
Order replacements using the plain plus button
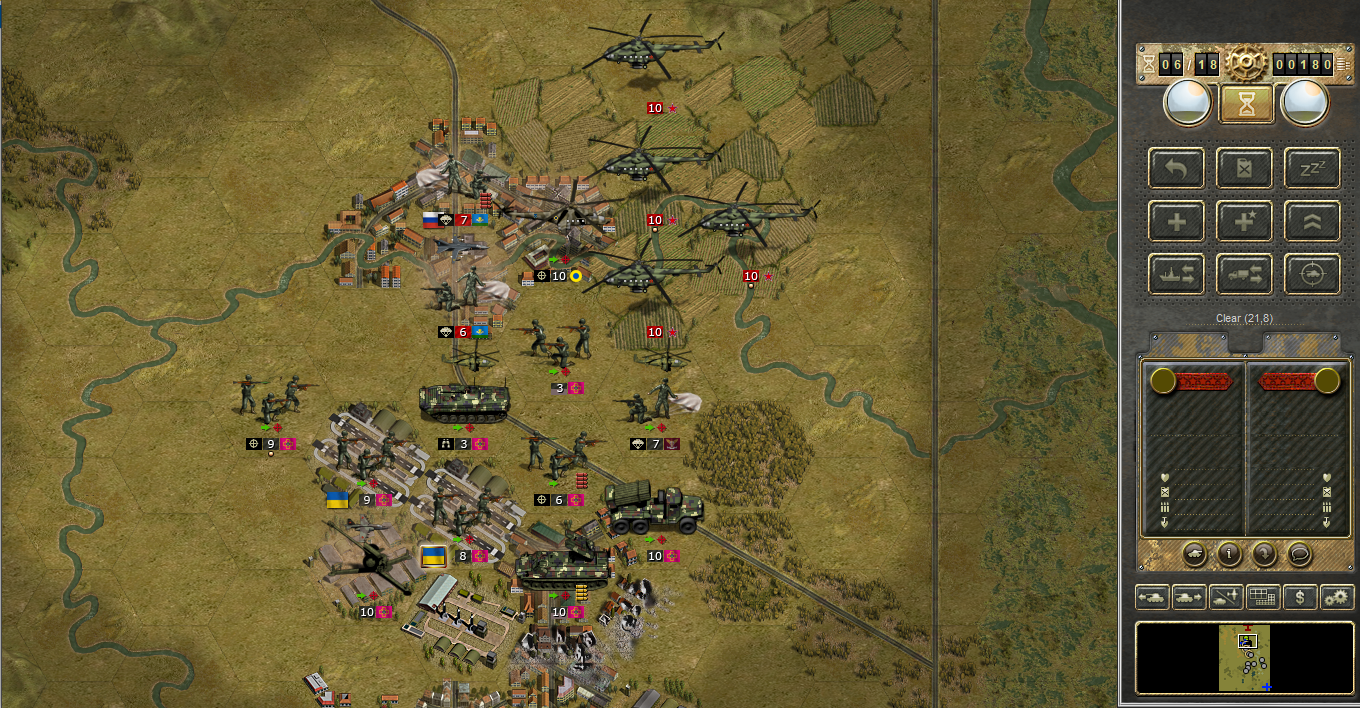(1177, 220)
